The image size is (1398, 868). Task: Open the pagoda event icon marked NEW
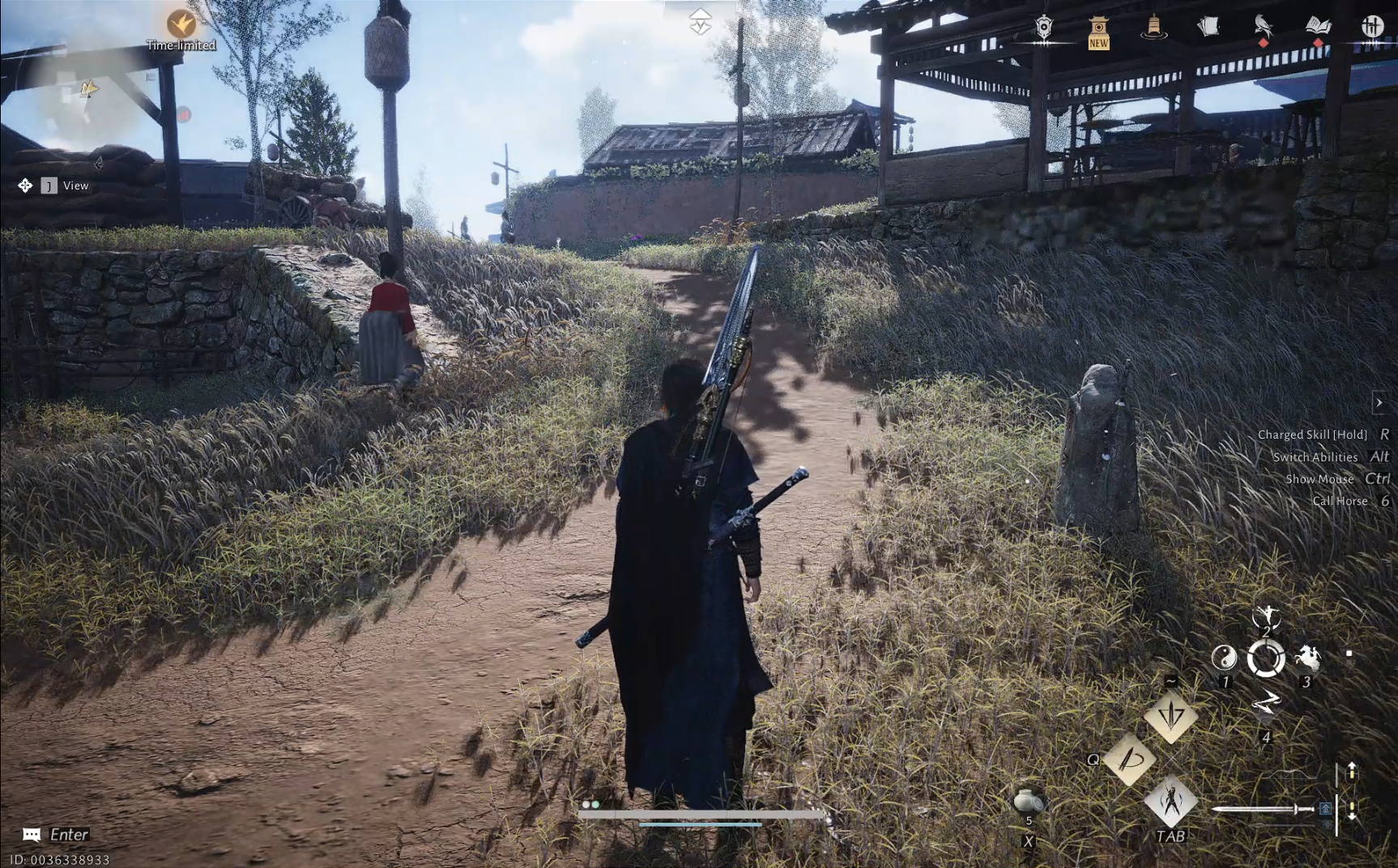(1098, 31)
